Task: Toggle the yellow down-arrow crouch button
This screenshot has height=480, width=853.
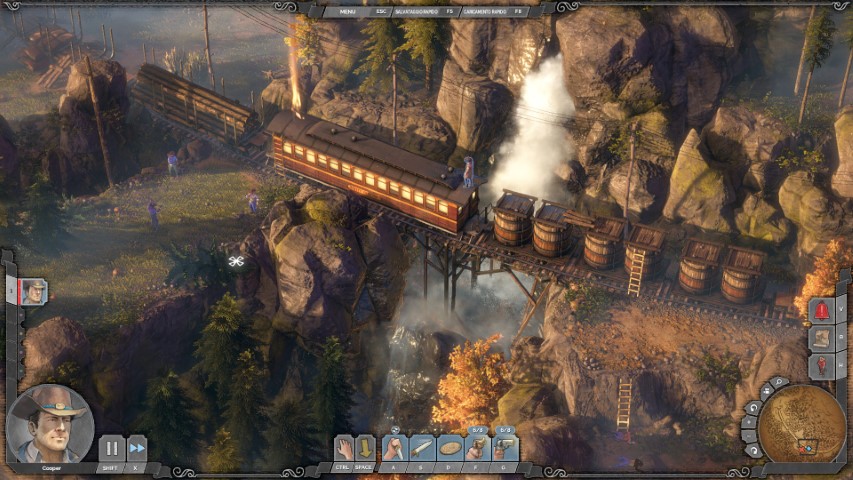Action: point(366,448)
